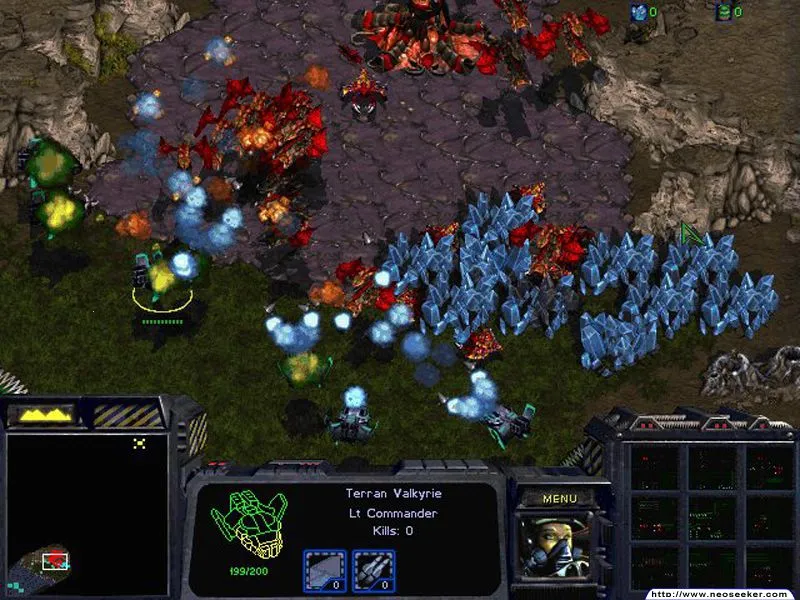Click the green Valkyrie wireframe display
This screenshot has height=600, width=800.
tap(247, 525)
